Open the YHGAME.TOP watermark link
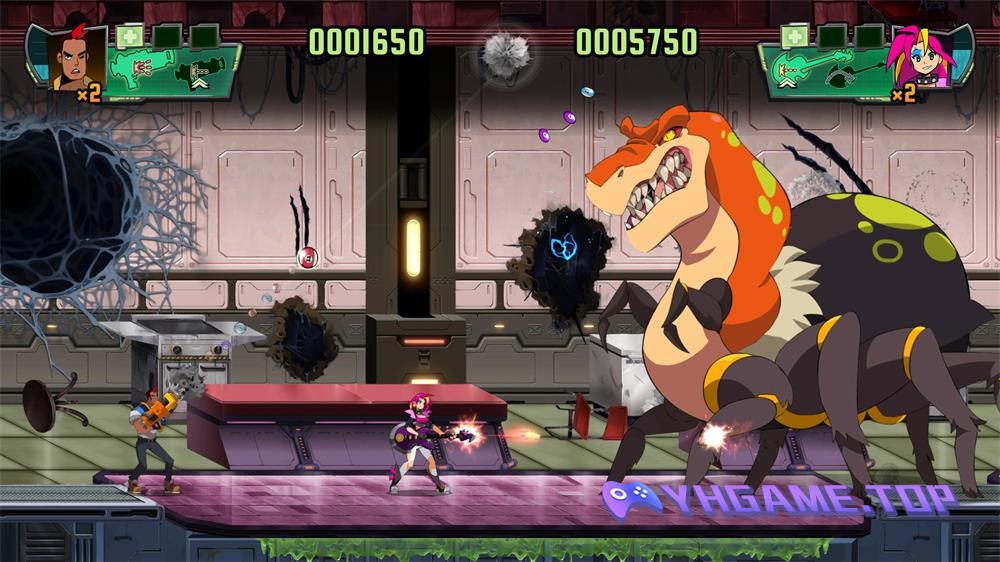Image resolution: width=1000 pixels, height=562 pixels. (x=778, y=497)
